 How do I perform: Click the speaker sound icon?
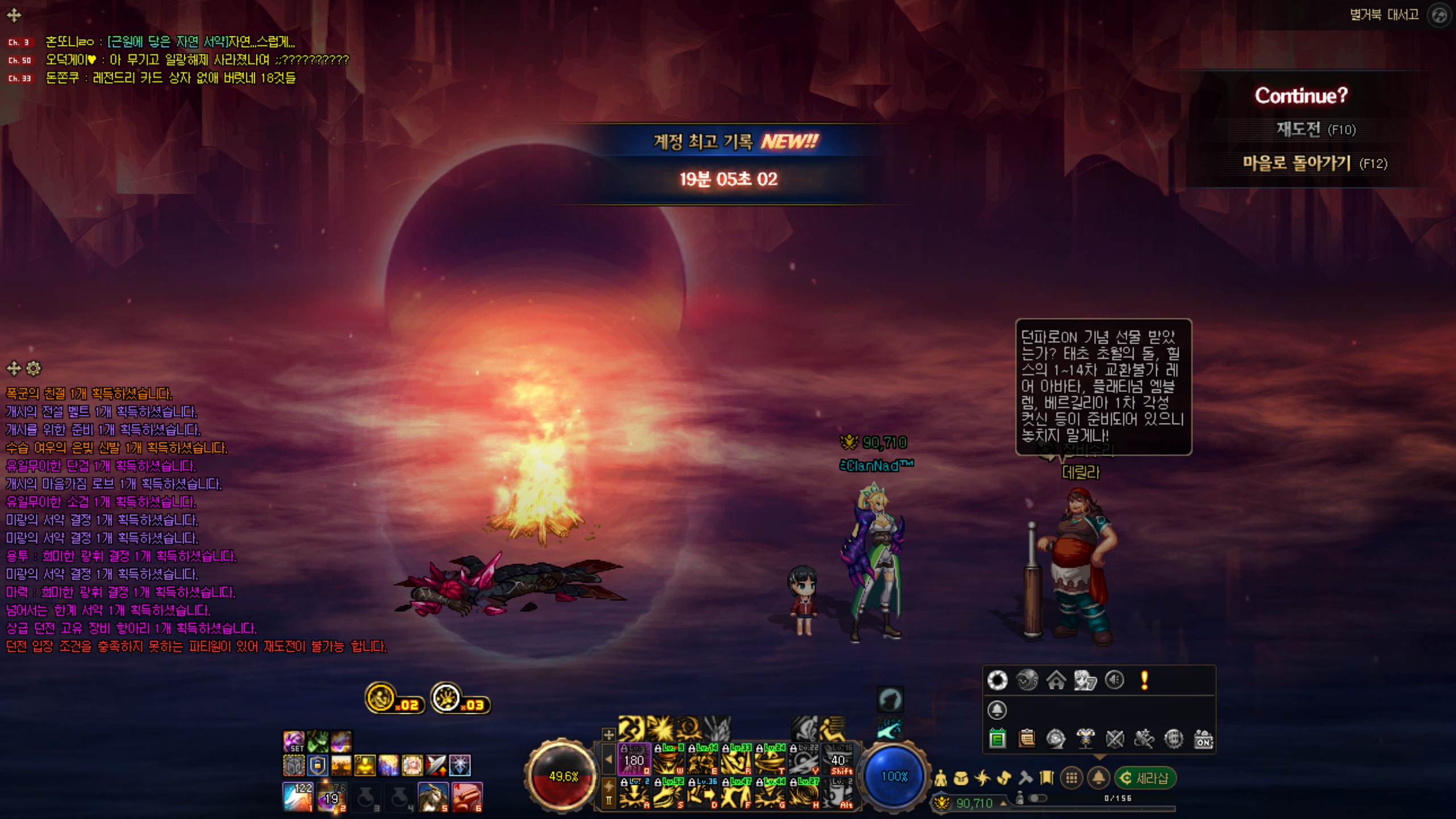[x=1115, y=680]
